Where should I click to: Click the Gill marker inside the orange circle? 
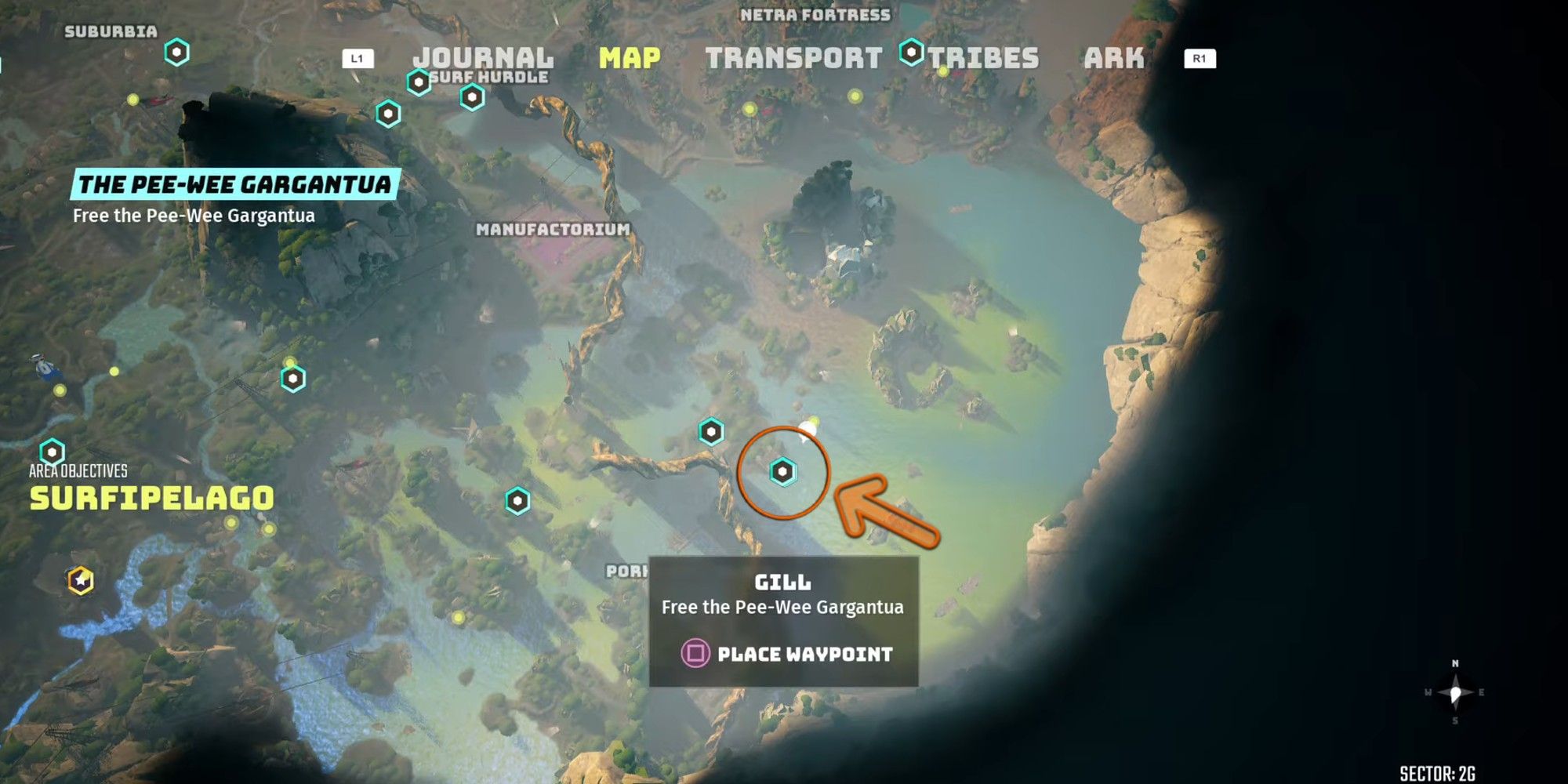pyautogui.click(x=781, y=473)
